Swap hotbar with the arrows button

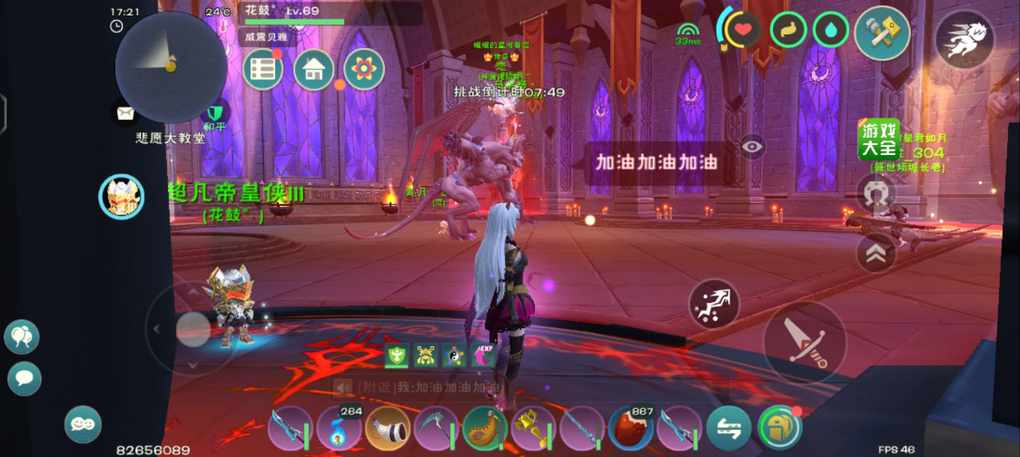728,428
